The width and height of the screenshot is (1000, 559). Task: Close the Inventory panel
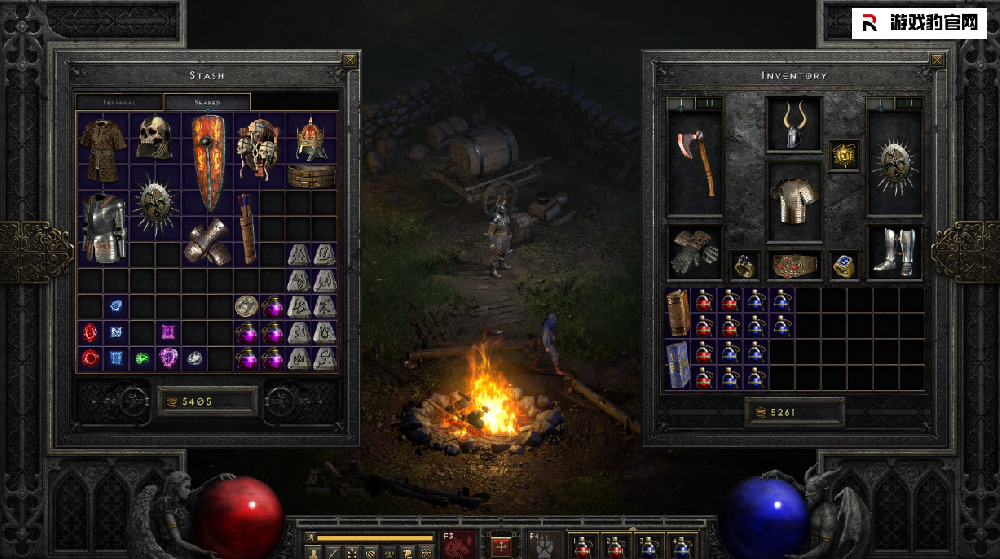click(936, 60)
